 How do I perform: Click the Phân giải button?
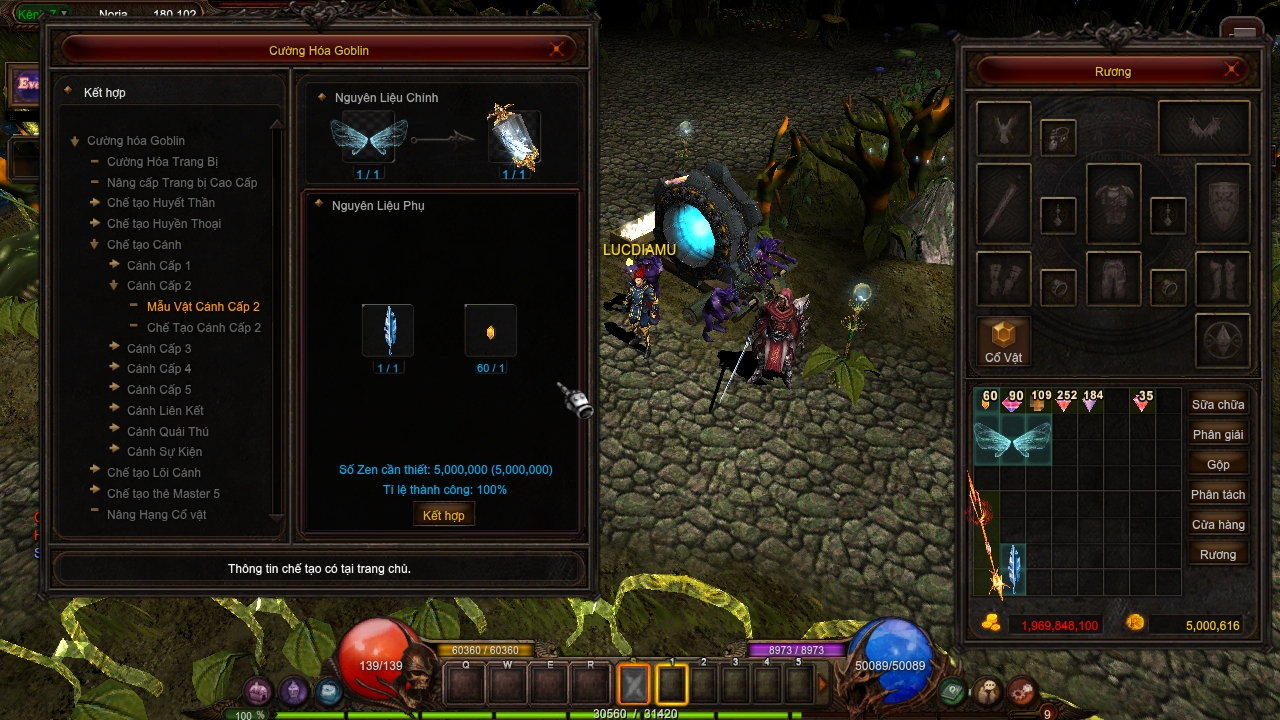(x=1217, y=435)
